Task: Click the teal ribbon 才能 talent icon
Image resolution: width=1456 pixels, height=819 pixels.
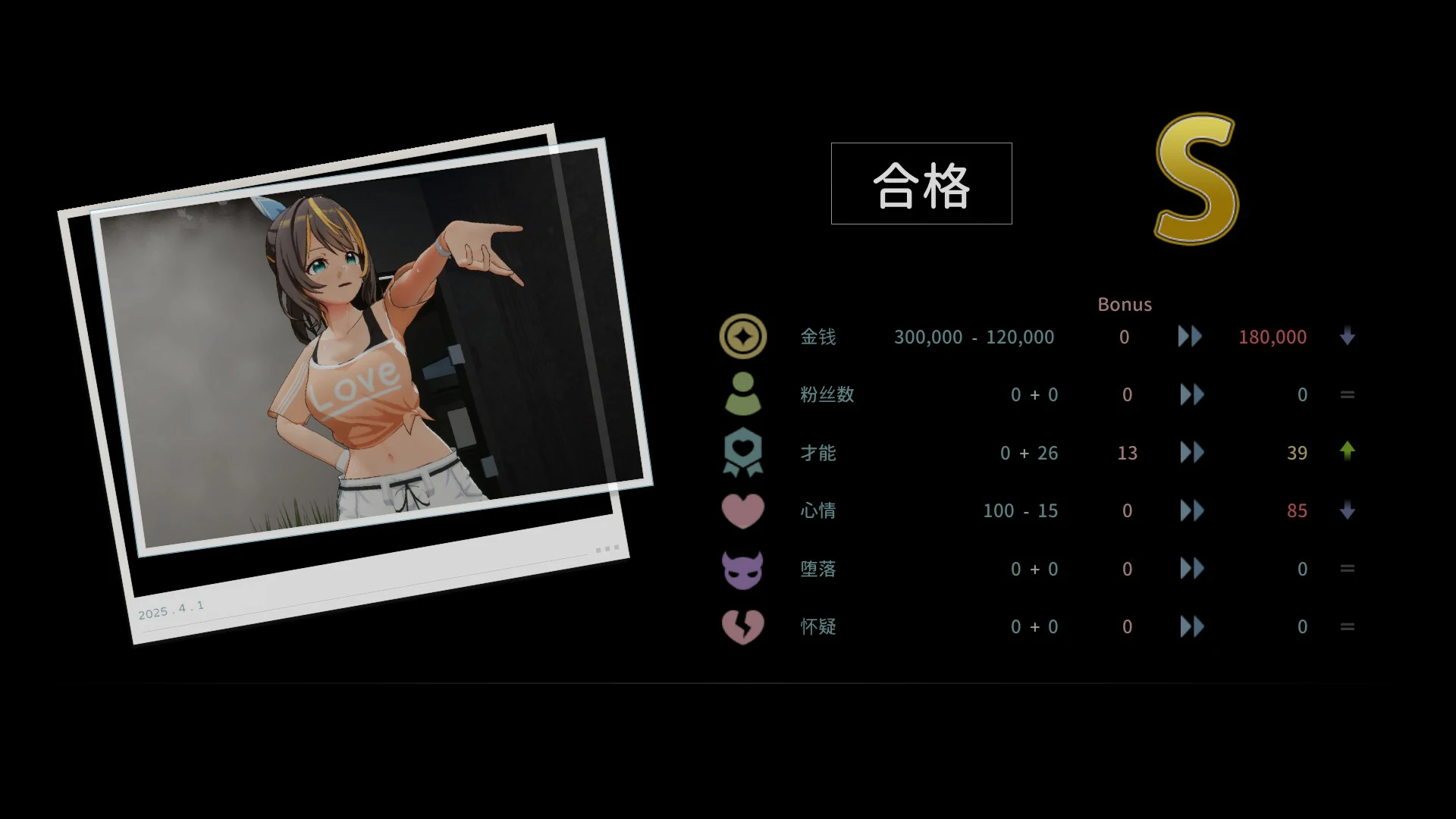Action: click(x=742, y=453)
